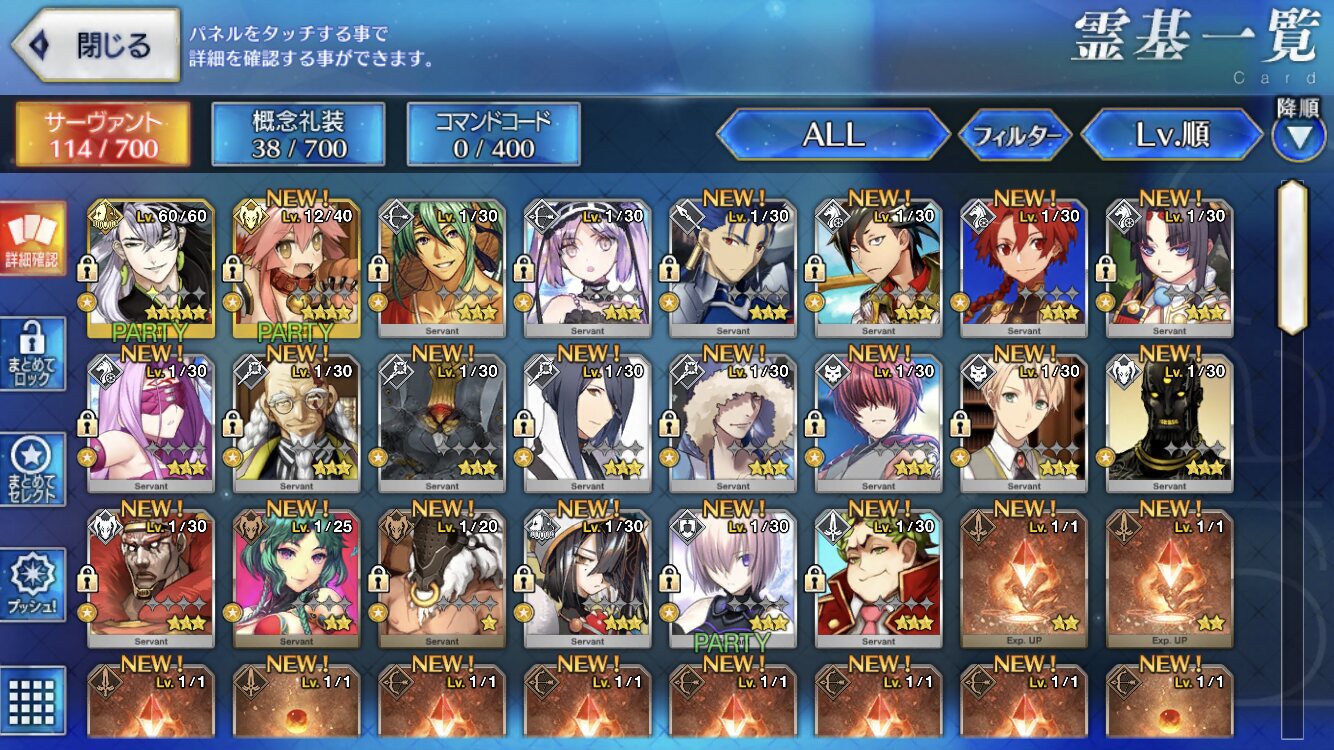
Task: Toggle the grid view layout button
Action: click(x=33, y=697)
